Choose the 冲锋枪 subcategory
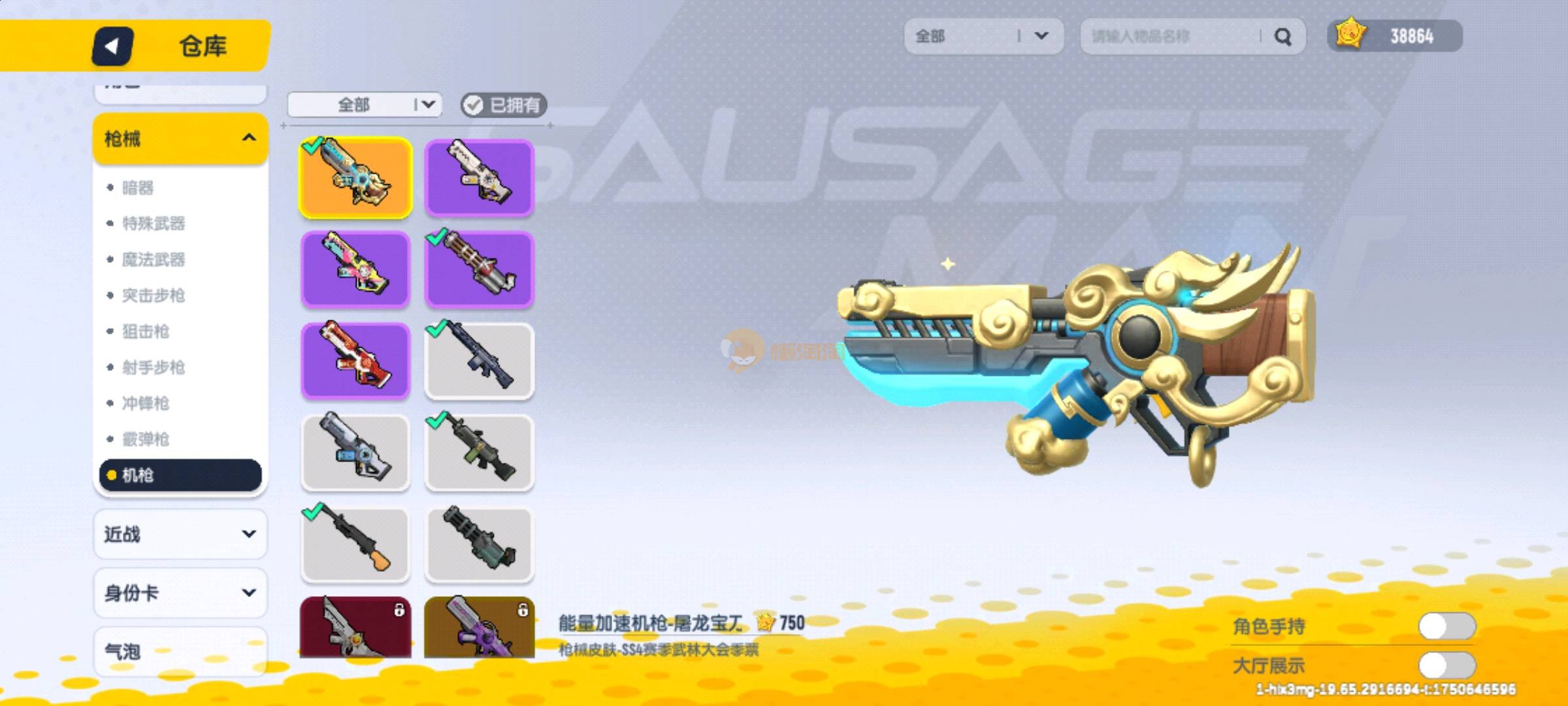 tap(146, 403)
